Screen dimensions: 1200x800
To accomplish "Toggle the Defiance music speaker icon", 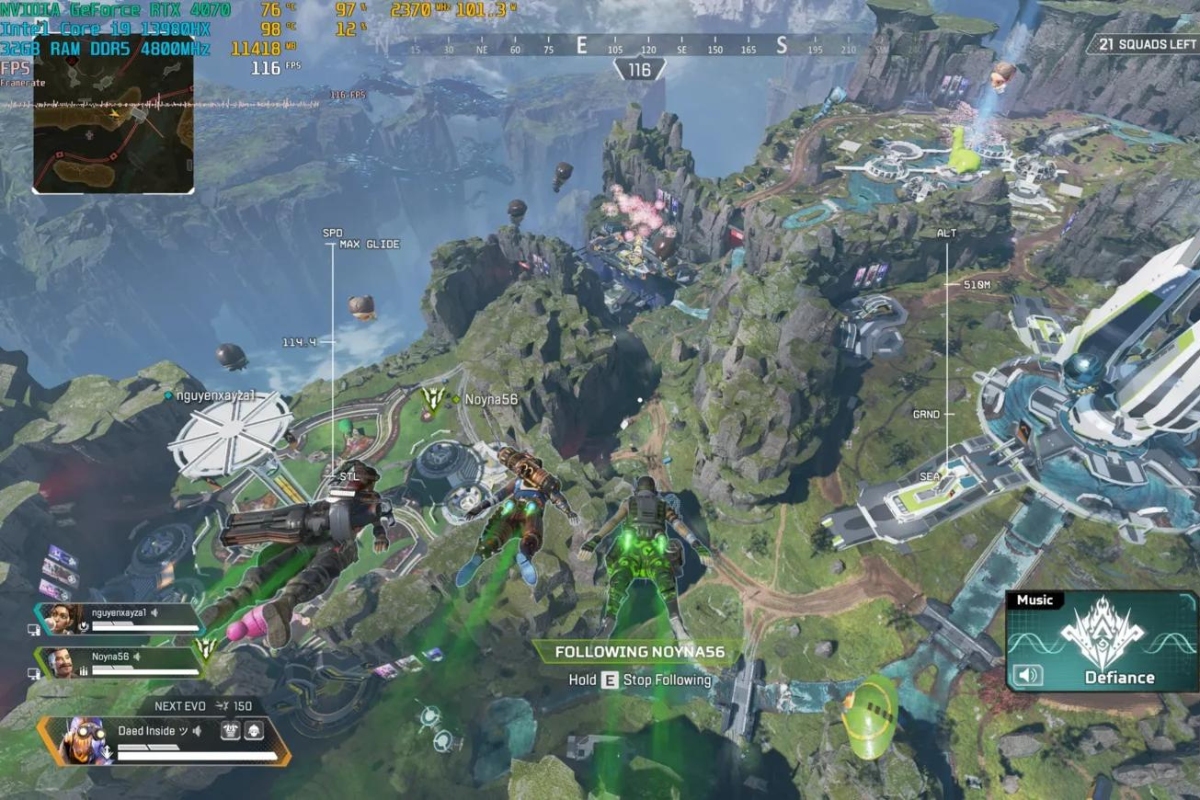I will (x=1026, y=676).
